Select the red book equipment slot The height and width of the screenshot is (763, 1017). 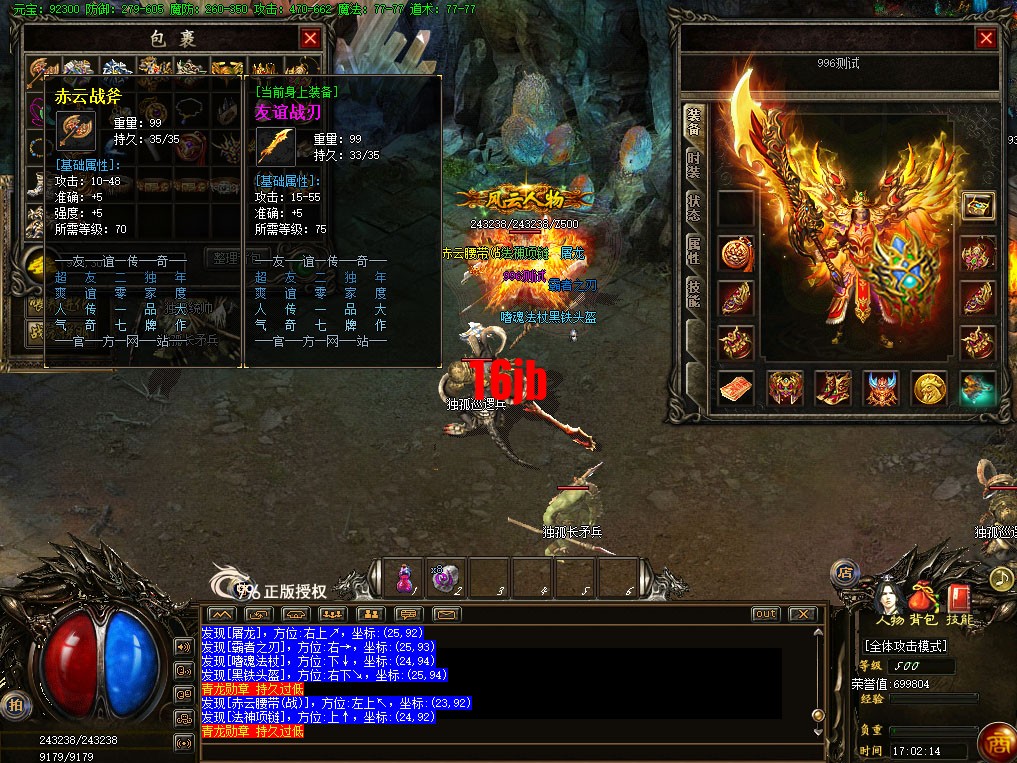(x=735, y=388)
